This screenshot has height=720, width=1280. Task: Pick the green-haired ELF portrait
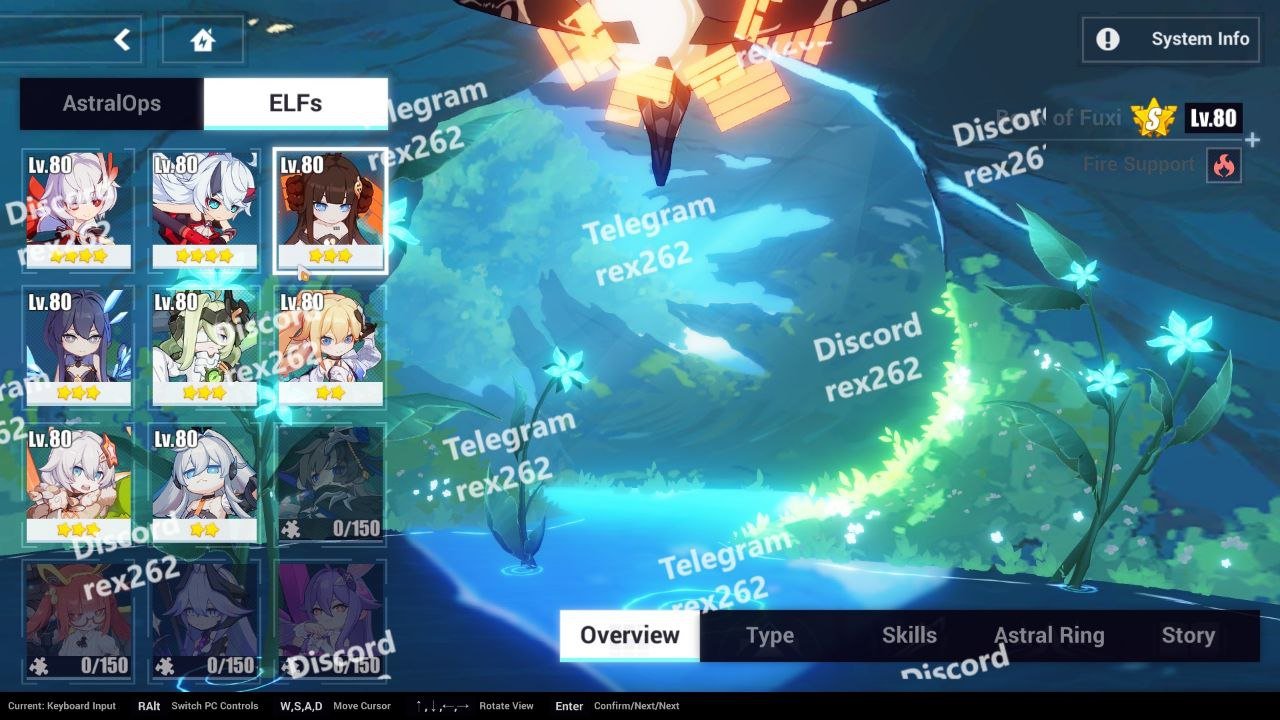[204, 347]
